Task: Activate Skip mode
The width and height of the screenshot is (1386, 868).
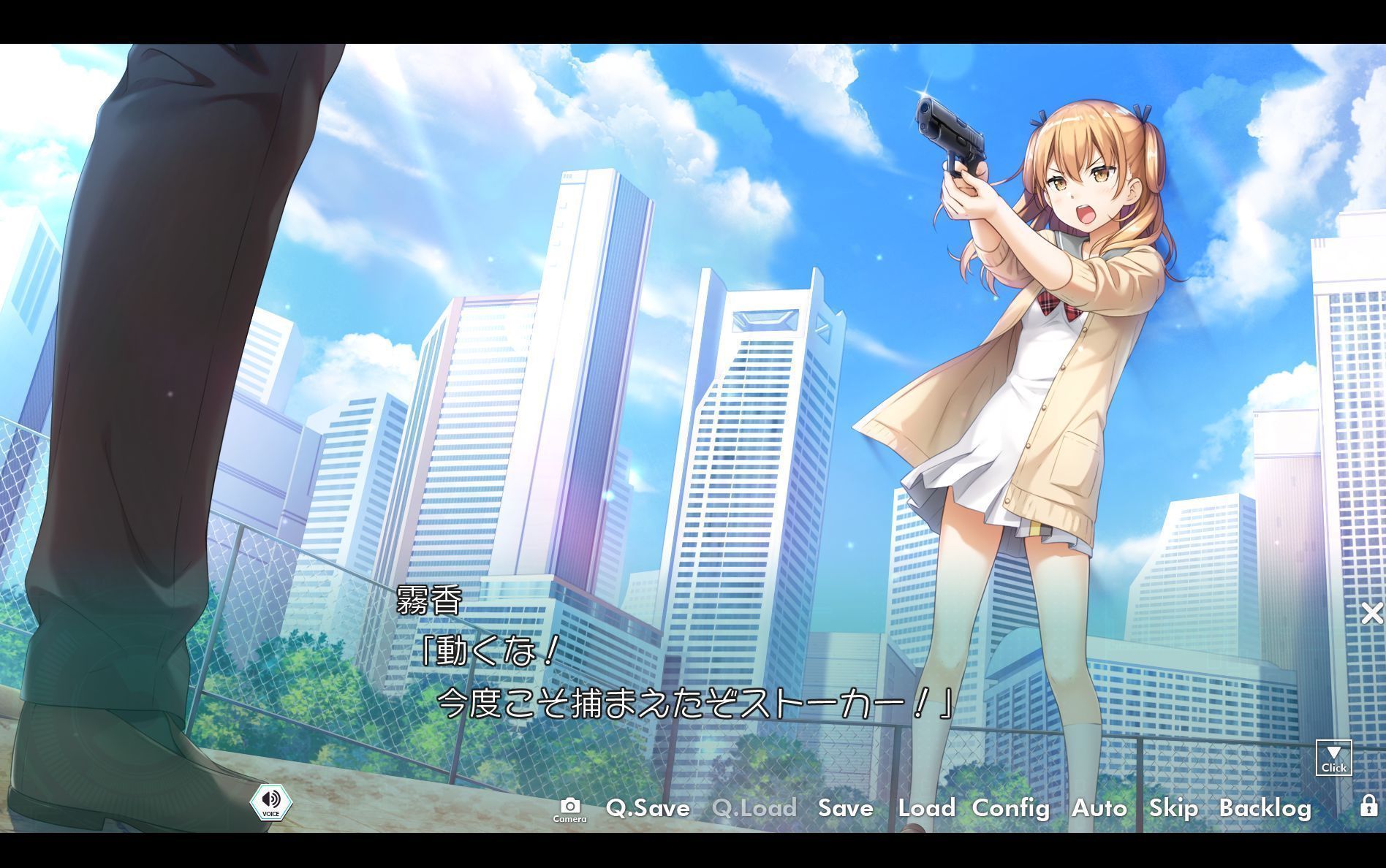Action: pos(1173,809)
